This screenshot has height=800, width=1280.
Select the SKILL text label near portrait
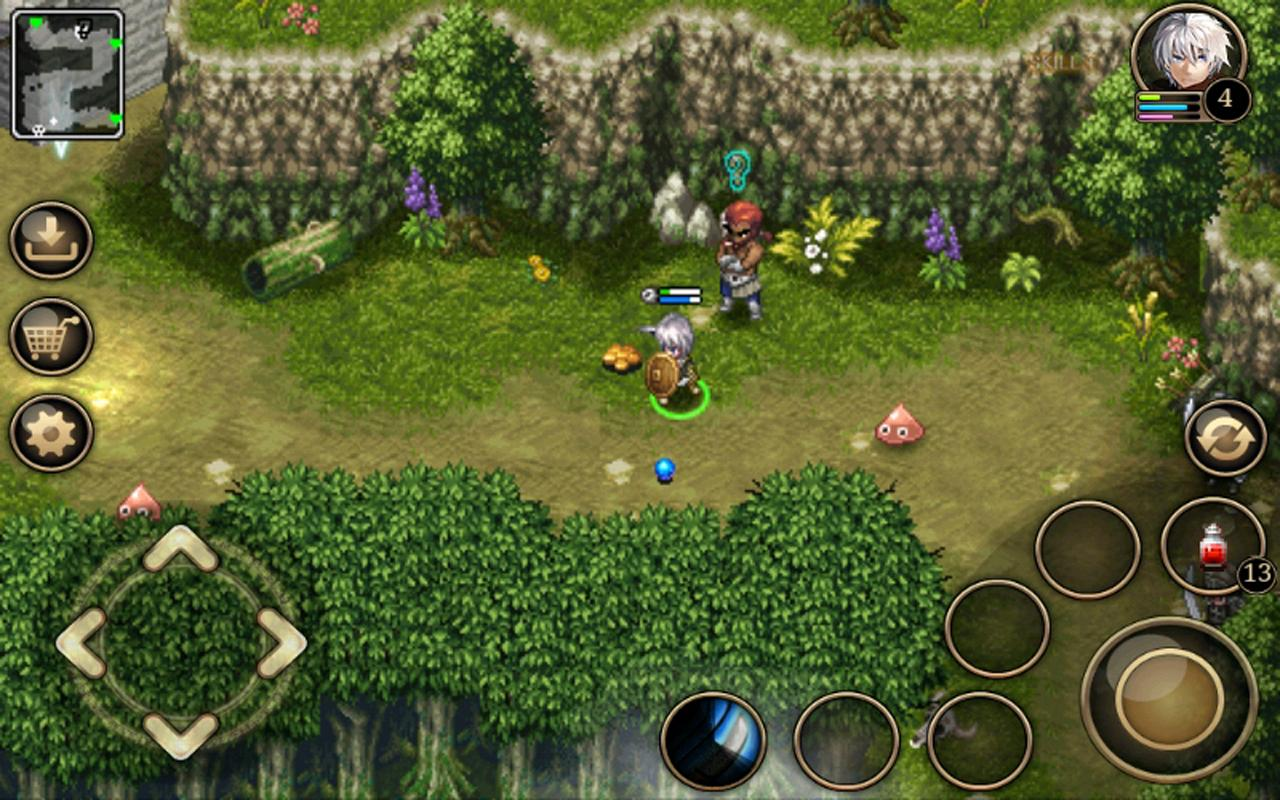point(1056,60)
